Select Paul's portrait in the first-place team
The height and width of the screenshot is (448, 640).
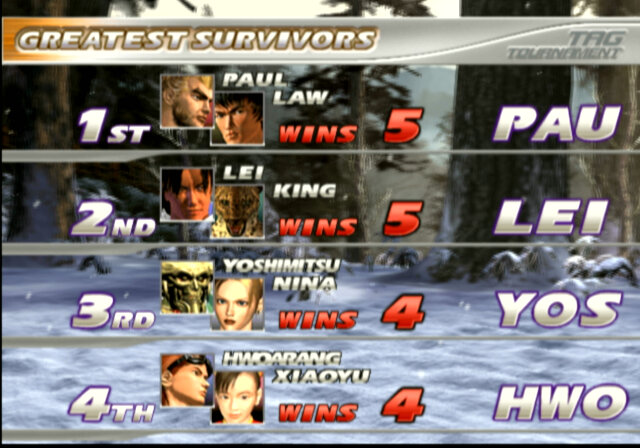186,100
